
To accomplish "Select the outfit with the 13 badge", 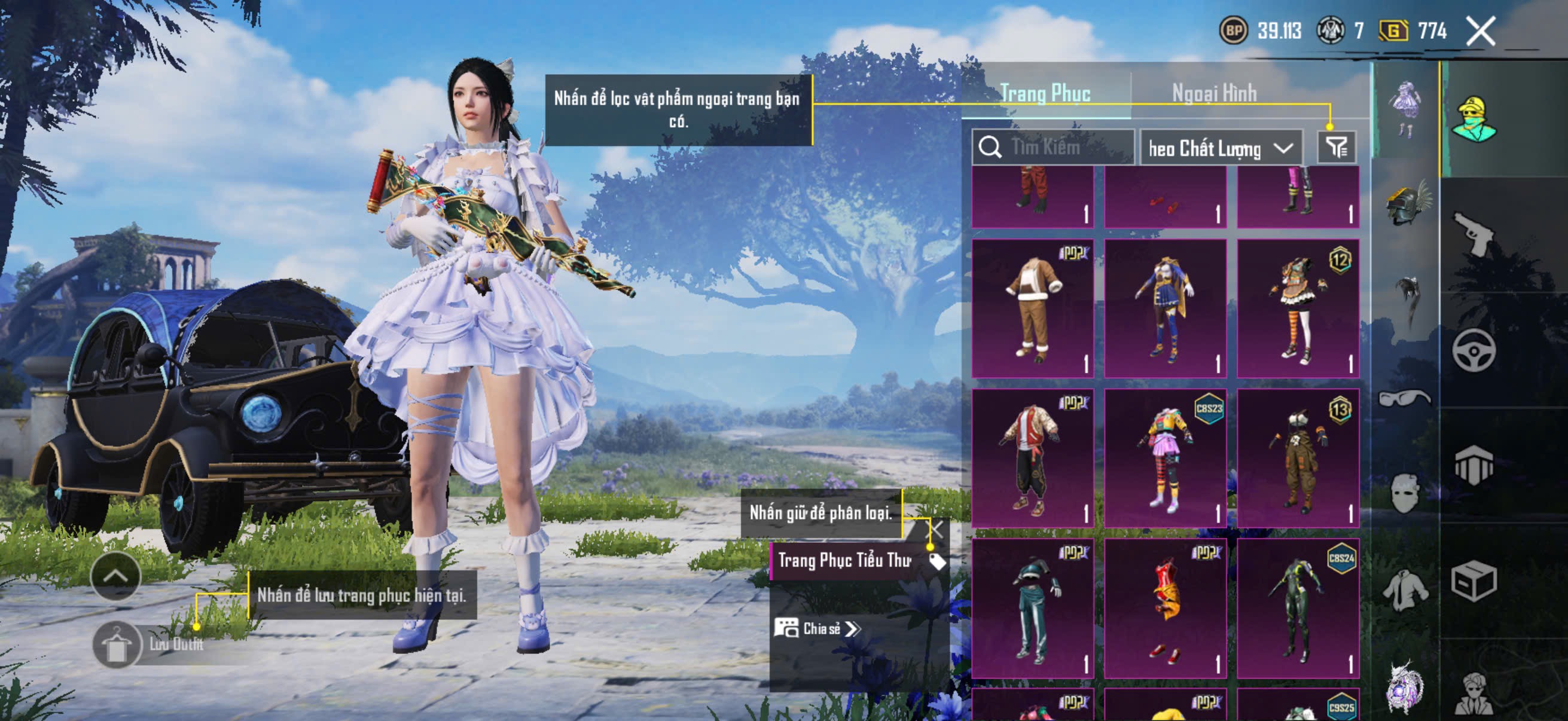I will [1298, 457].
